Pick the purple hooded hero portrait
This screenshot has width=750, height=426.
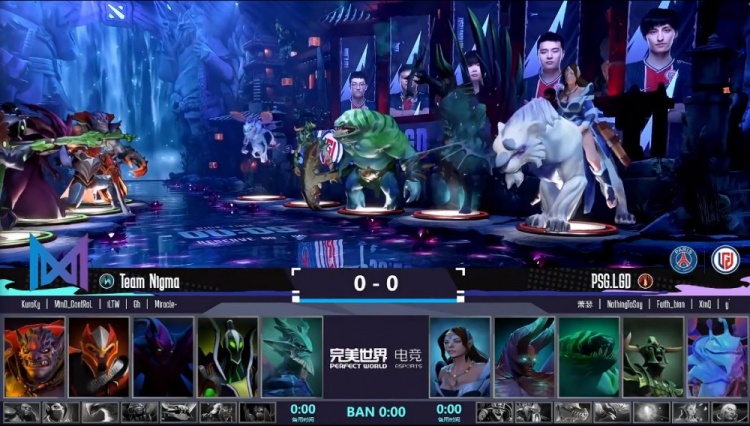[x=163, y=357]
